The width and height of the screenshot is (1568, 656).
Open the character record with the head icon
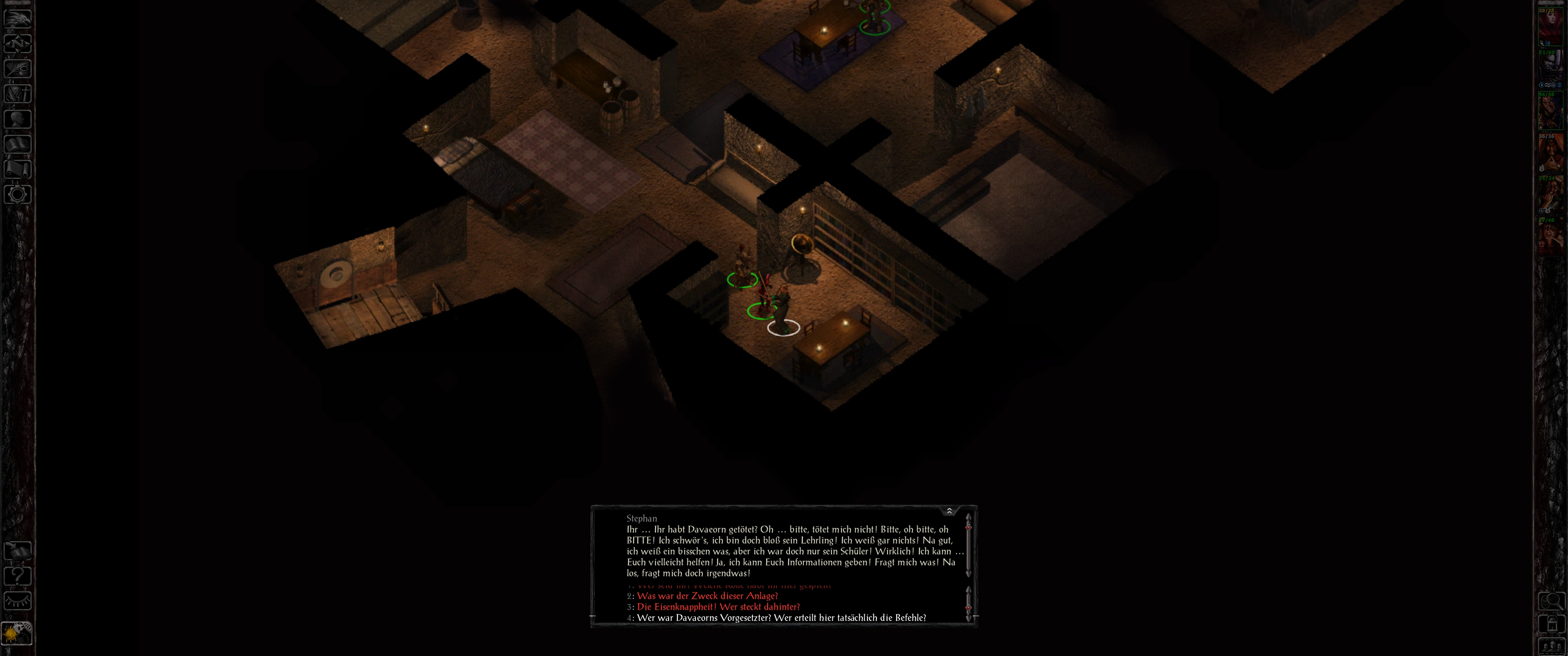click(18, 118)
